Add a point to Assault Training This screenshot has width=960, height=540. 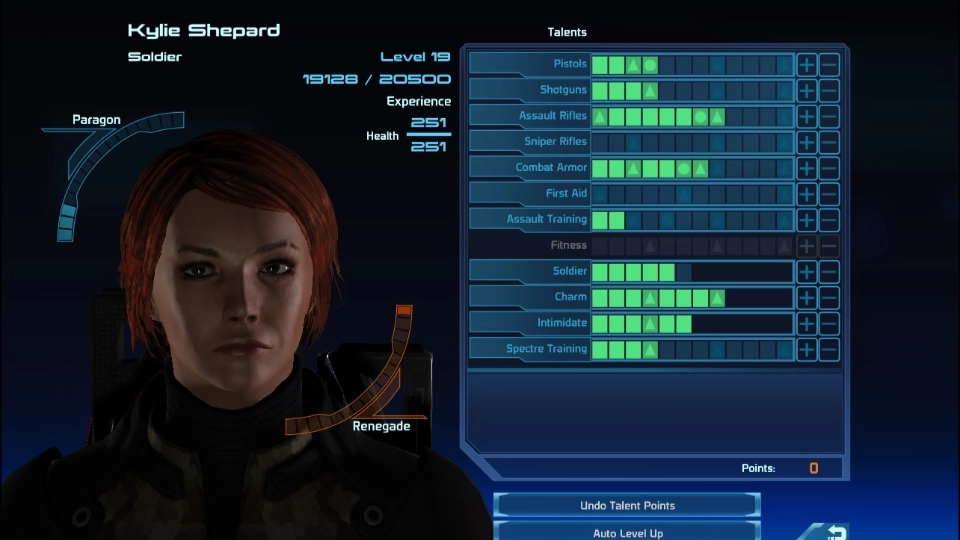[807, 220]
